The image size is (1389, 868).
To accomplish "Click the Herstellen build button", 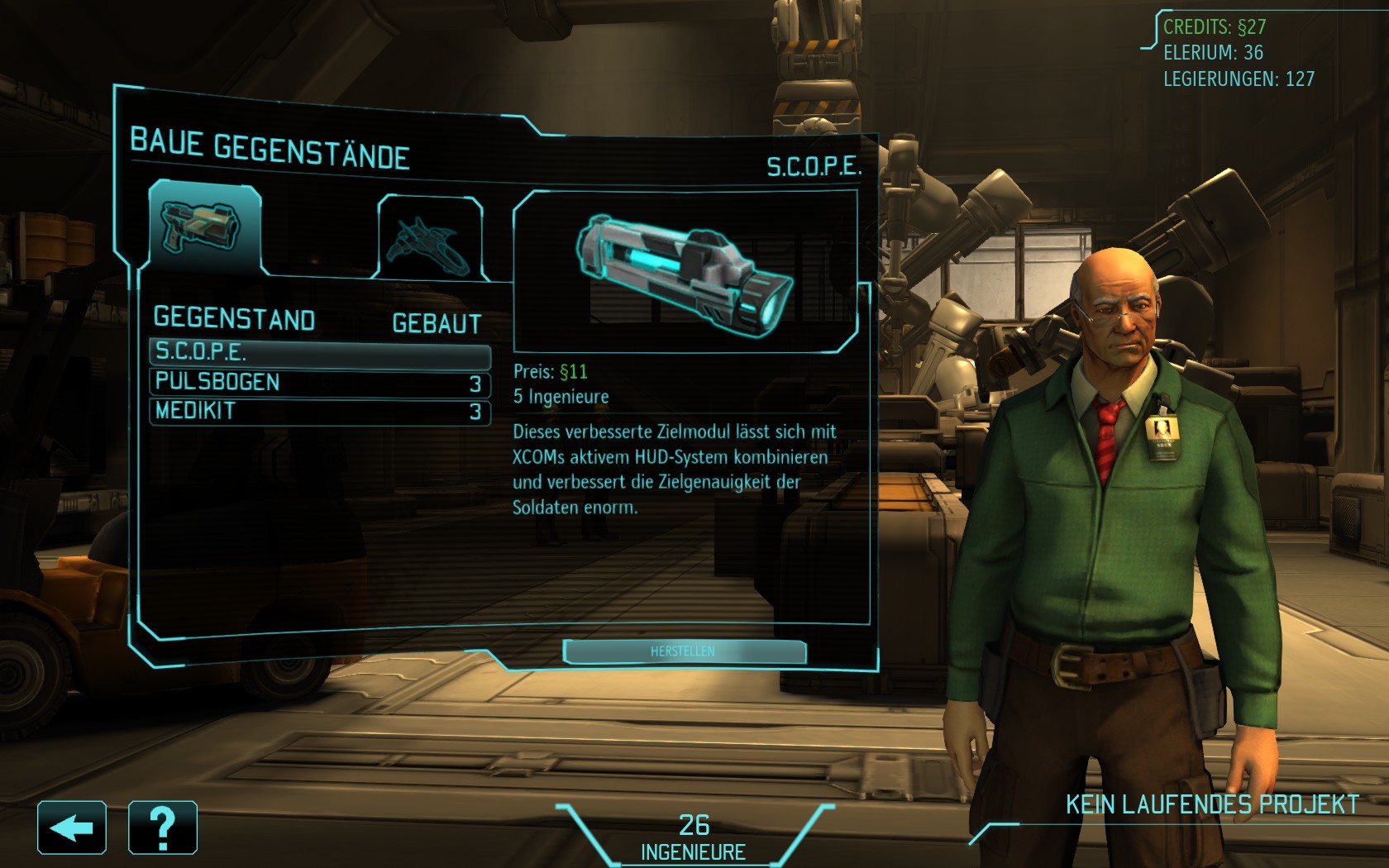I will [x=684, y=651].
